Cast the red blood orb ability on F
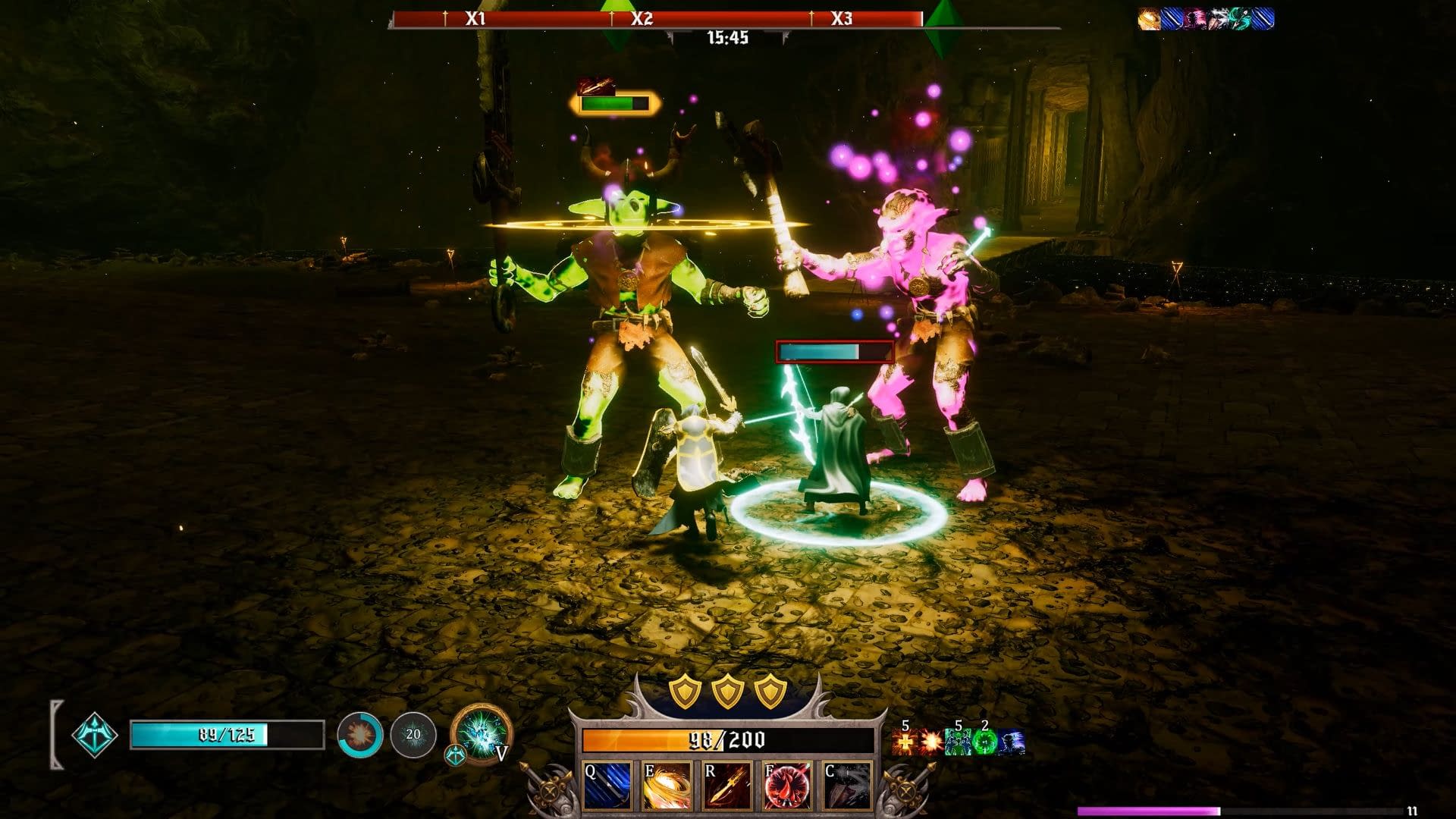 pyautogui.click(x=788, y=786)
